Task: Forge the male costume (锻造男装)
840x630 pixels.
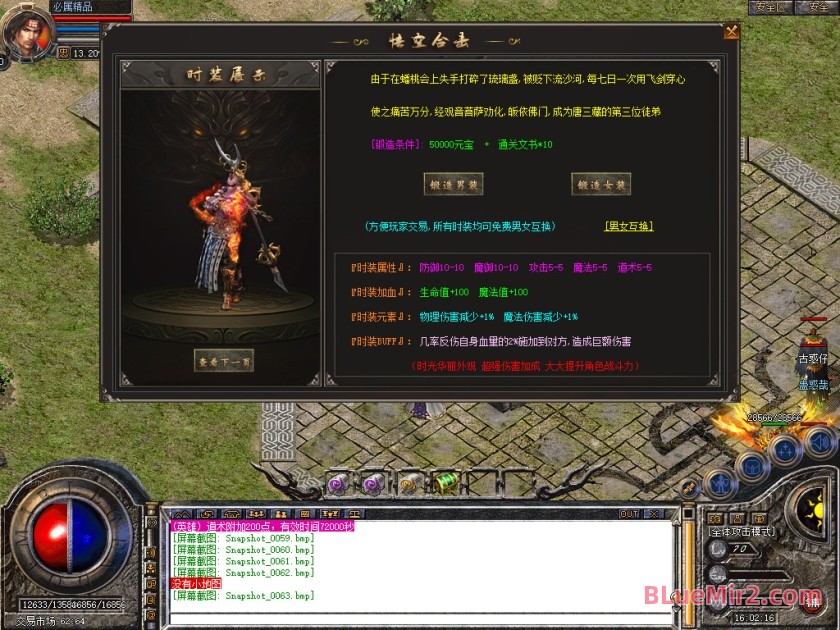Action: coord(453,184)
